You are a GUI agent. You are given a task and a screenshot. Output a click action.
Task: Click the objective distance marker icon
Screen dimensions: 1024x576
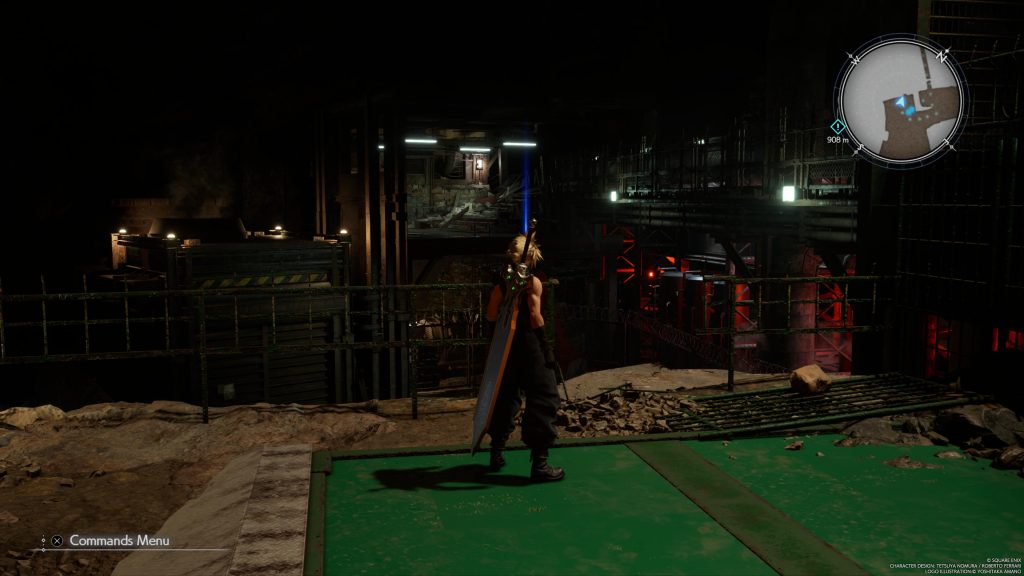click(838, 126)
